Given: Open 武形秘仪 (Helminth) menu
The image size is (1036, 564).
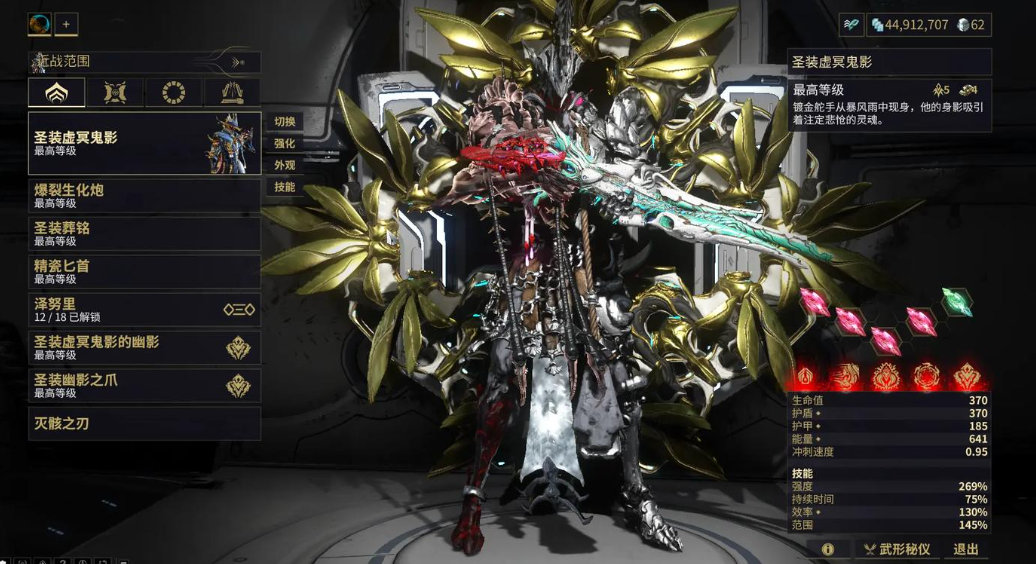Looking at the screenshot, I should (897, 549).
